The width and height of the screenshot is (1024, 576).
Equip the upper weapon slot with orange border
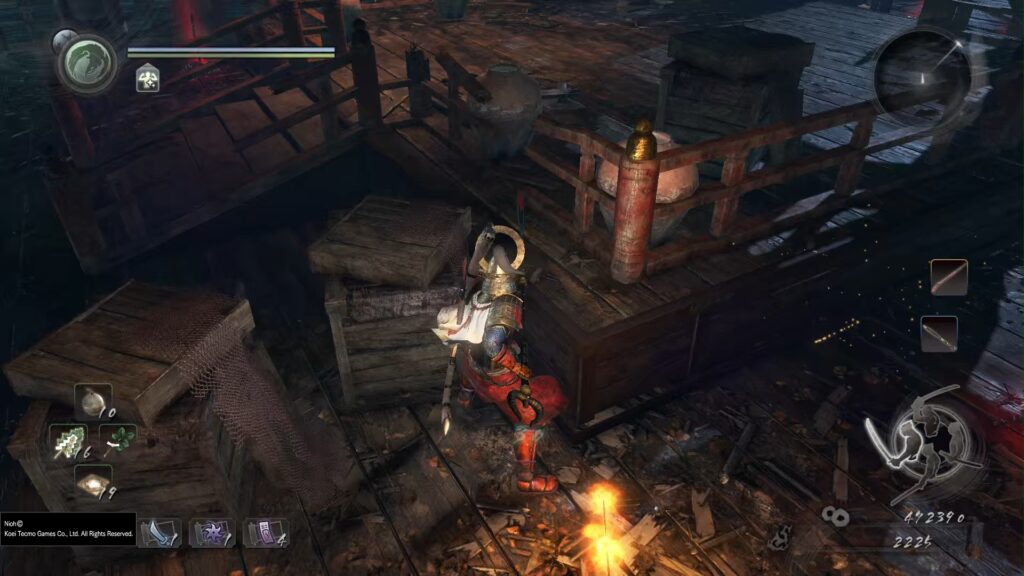949,277
